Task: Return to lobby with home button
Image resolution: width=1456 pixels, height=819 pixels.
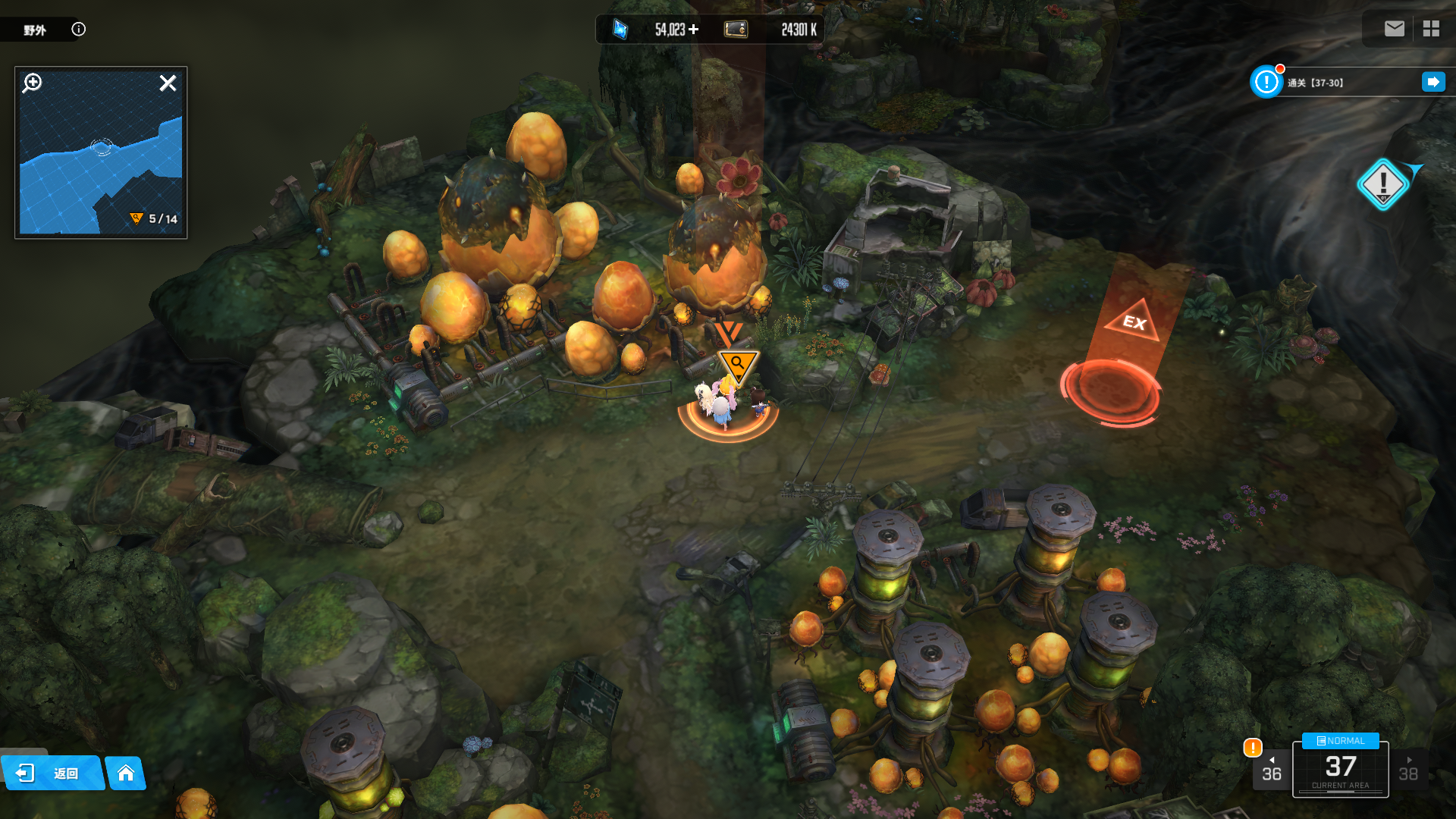Action: point(126,773)
